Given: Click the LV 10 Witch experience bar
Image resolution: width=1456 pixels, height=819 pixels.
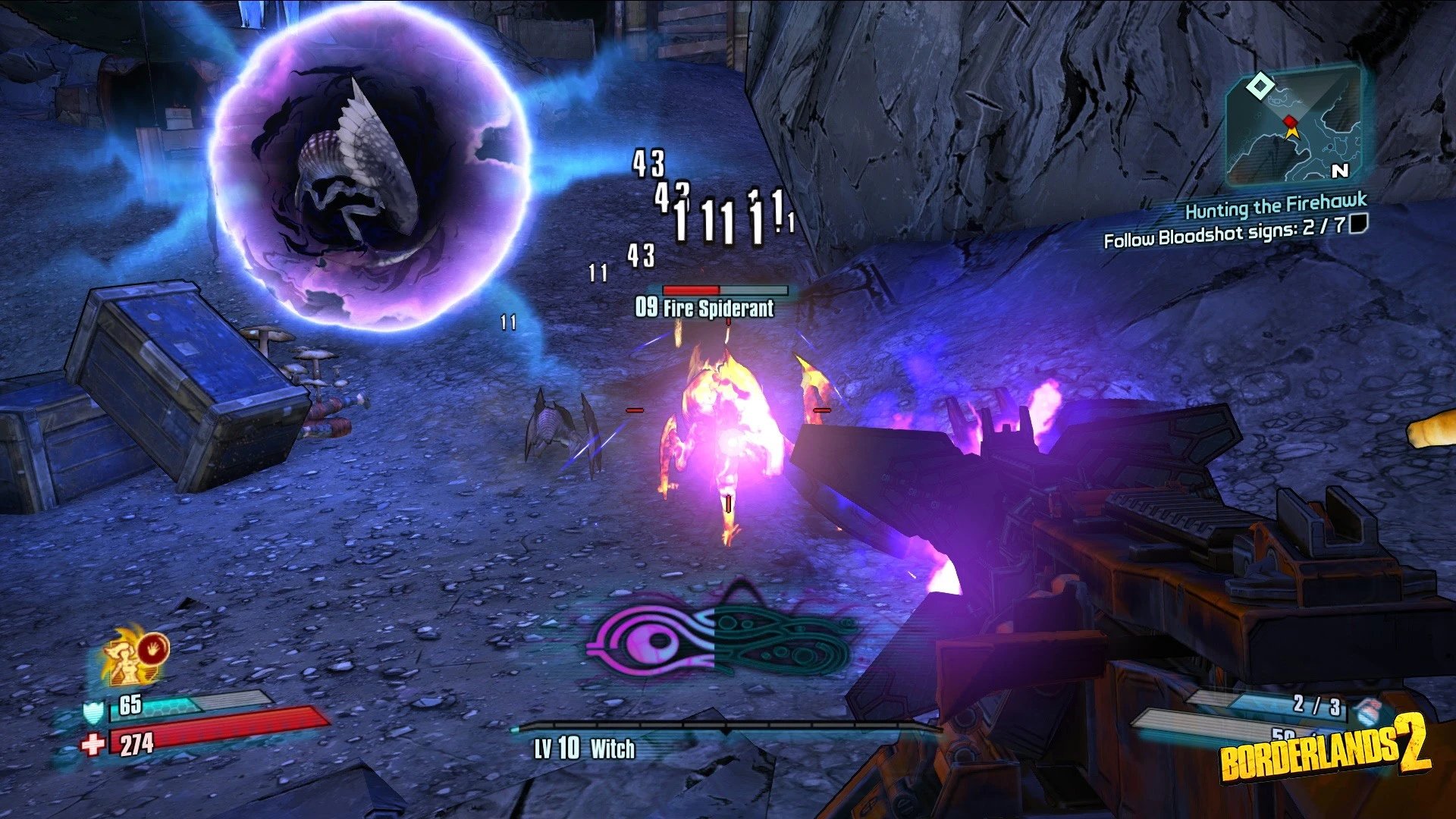Looking at the screenshot, I should (x=726, y=728).
